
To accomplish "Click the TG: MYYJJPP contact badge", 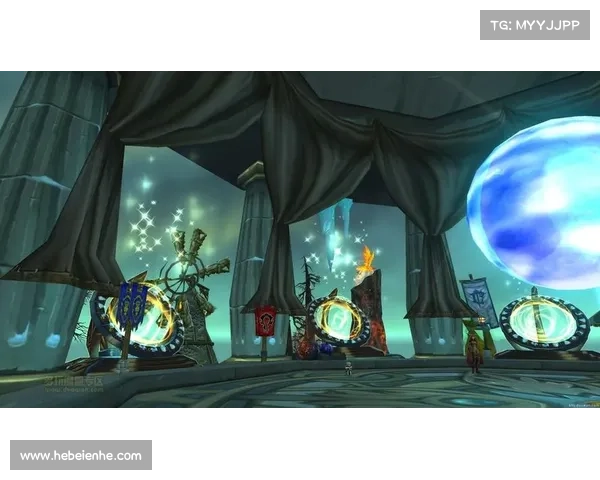I will pos(535,24).
